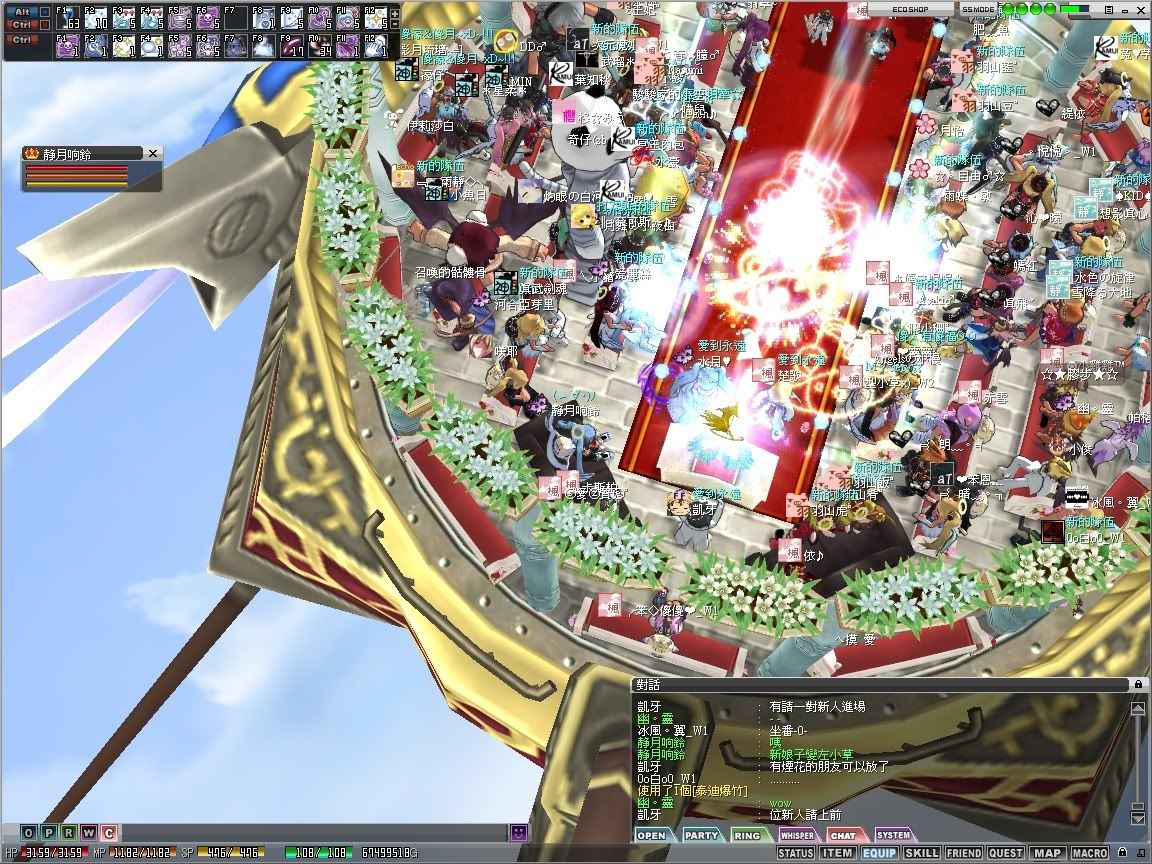
Task: Toggle the EQUIP window
Action: coord(879,853)
